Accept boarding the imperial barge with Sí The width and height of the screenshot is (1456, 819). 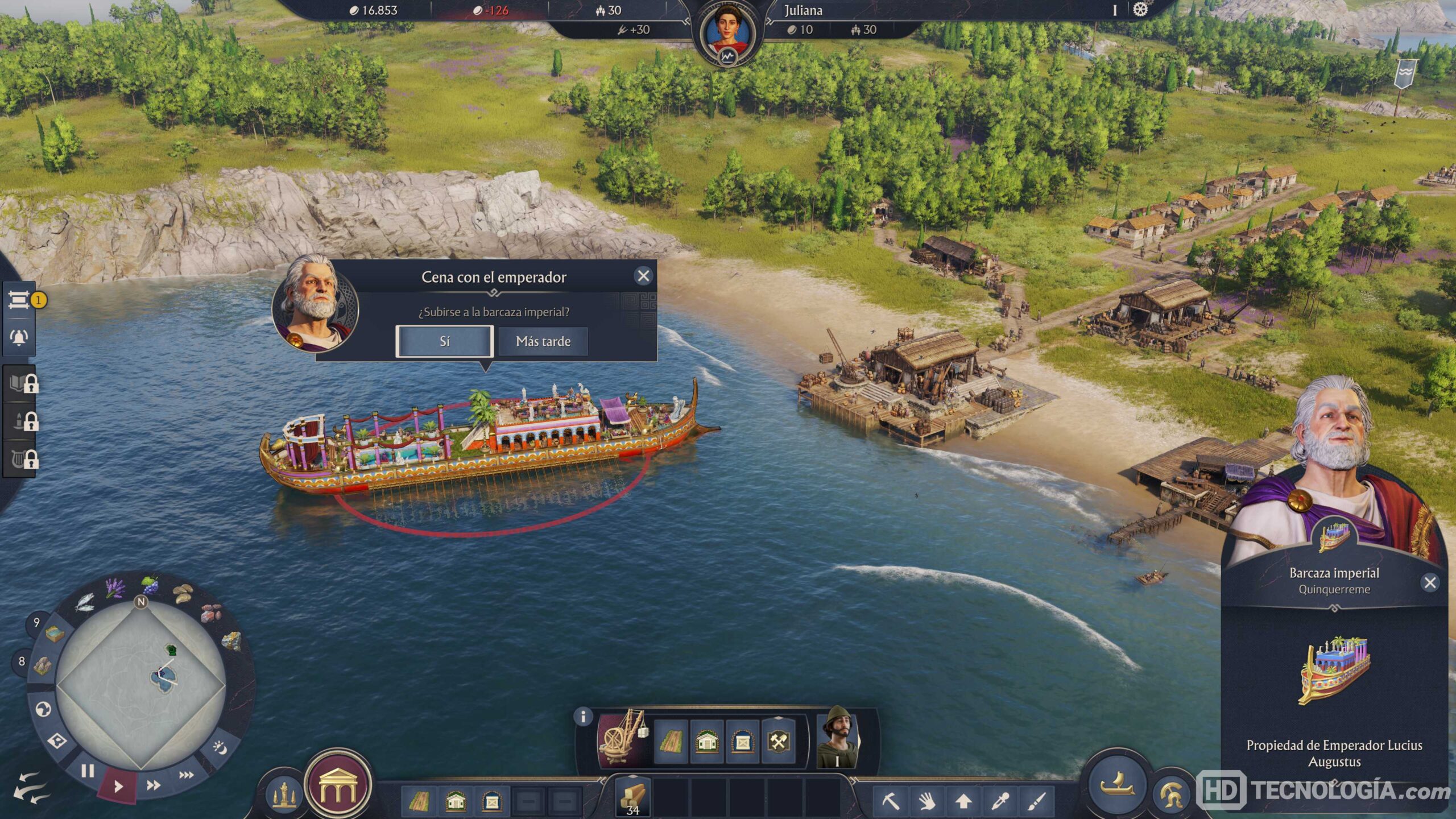pos(444,341)
